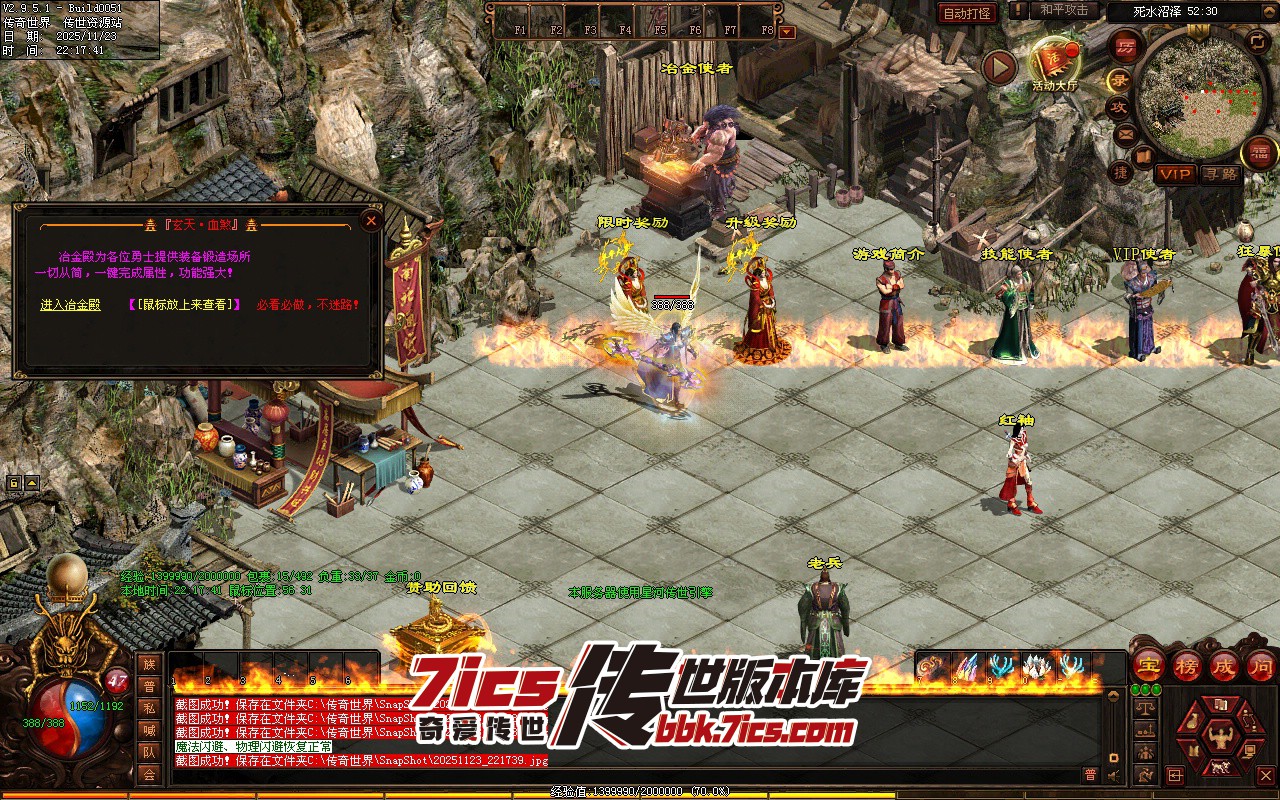Open the 成 achievements panel

(1224, 664)
